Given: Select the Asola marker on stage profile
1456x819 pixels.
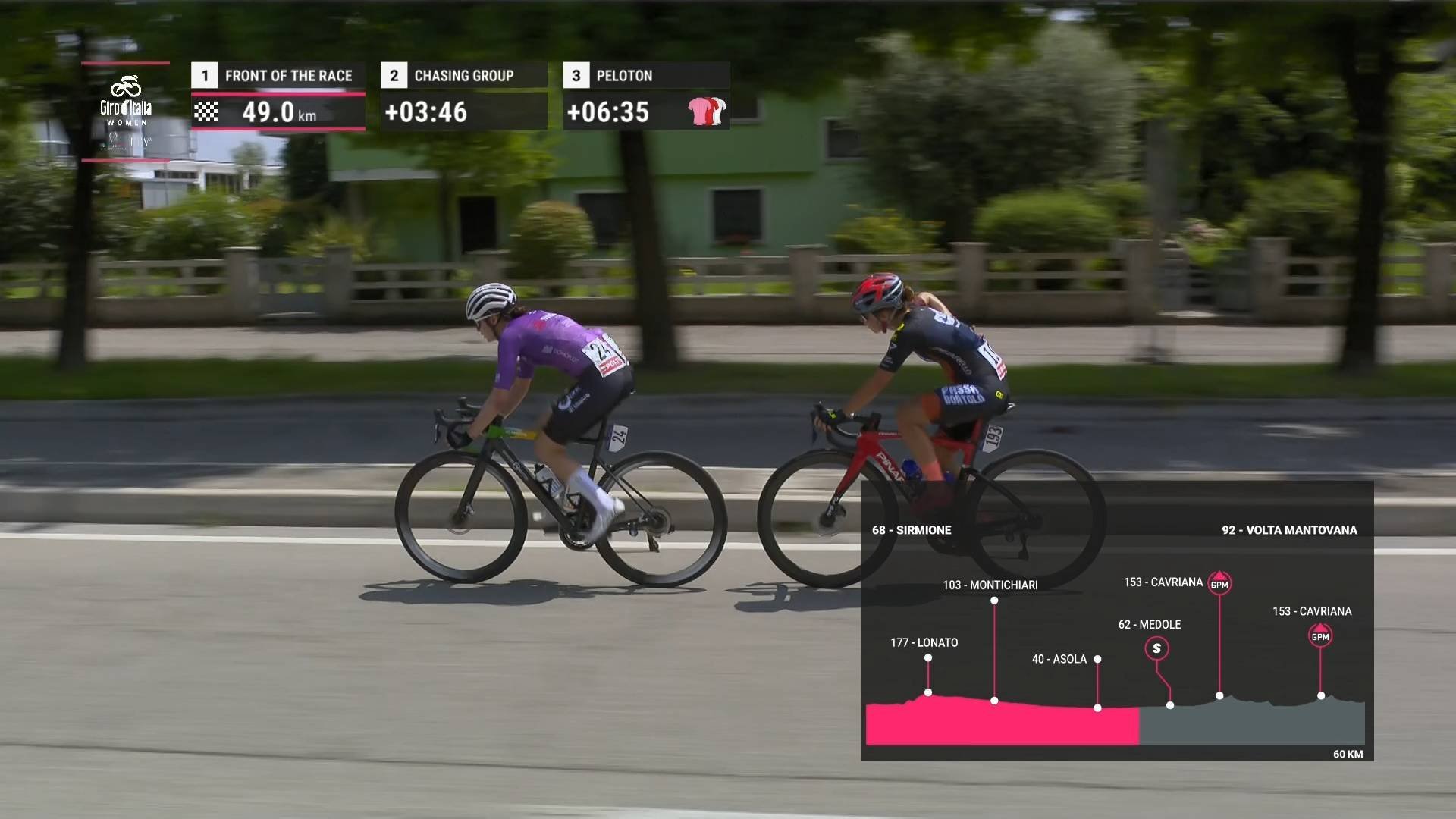Looking at the screenshot, I should (x=1097, y=660).
